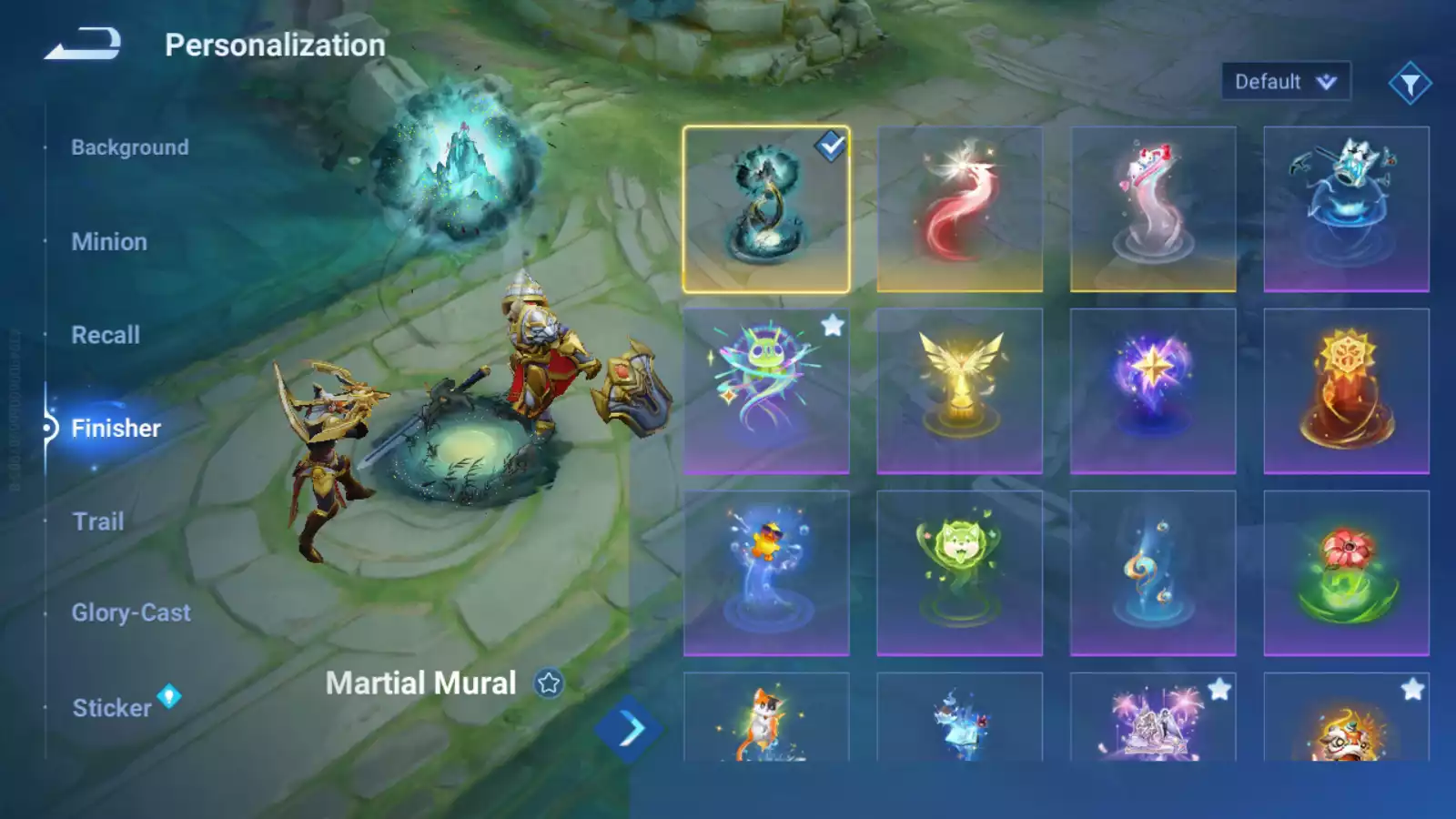The height and width of the screenshot is (819, 1456).
Task: Open the Glory-Cast category
Action: [x=131, y=613]
